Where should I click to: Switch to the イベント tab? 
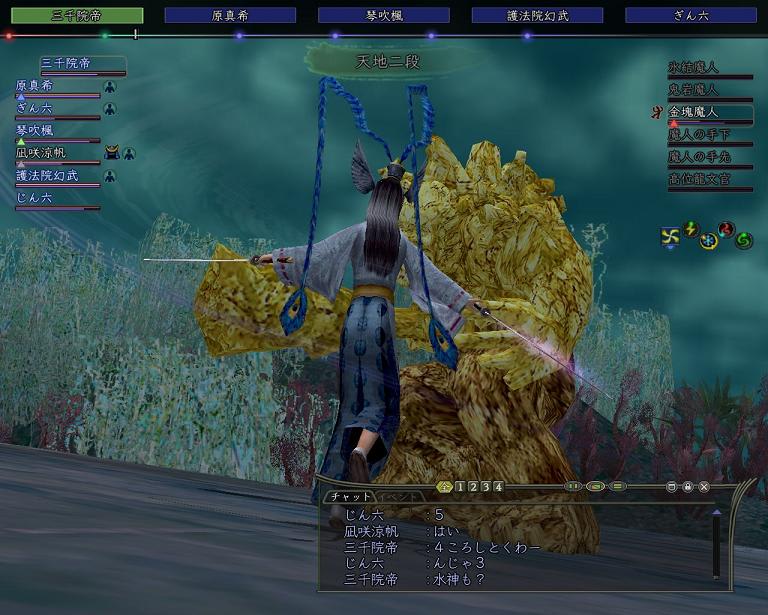pos(398,497)
